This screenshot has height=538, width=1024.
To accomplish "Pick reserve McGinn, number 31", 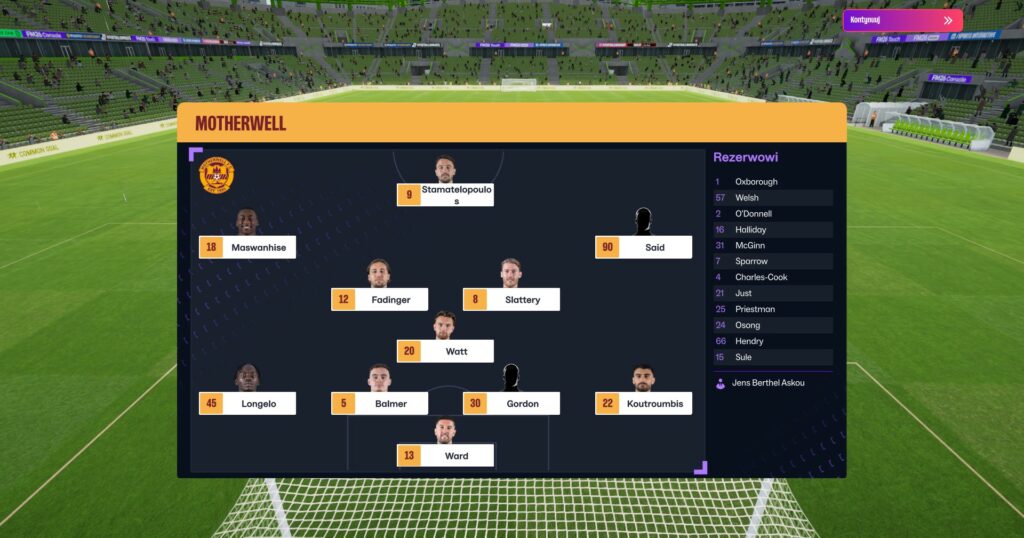I will [772, 246].
